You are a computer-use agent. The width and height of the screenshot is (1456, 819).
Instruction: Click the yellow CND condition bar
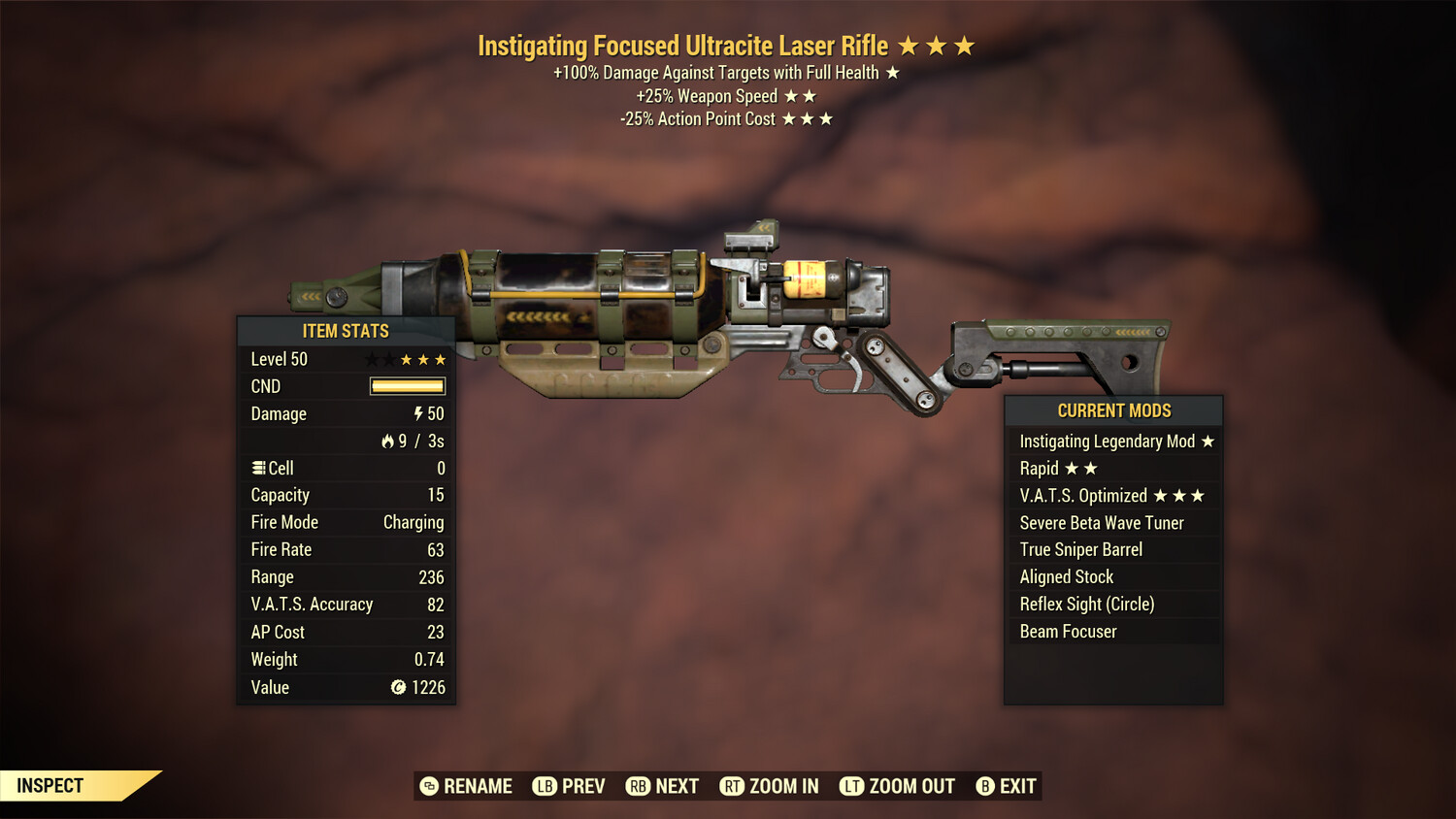(406, 386)
